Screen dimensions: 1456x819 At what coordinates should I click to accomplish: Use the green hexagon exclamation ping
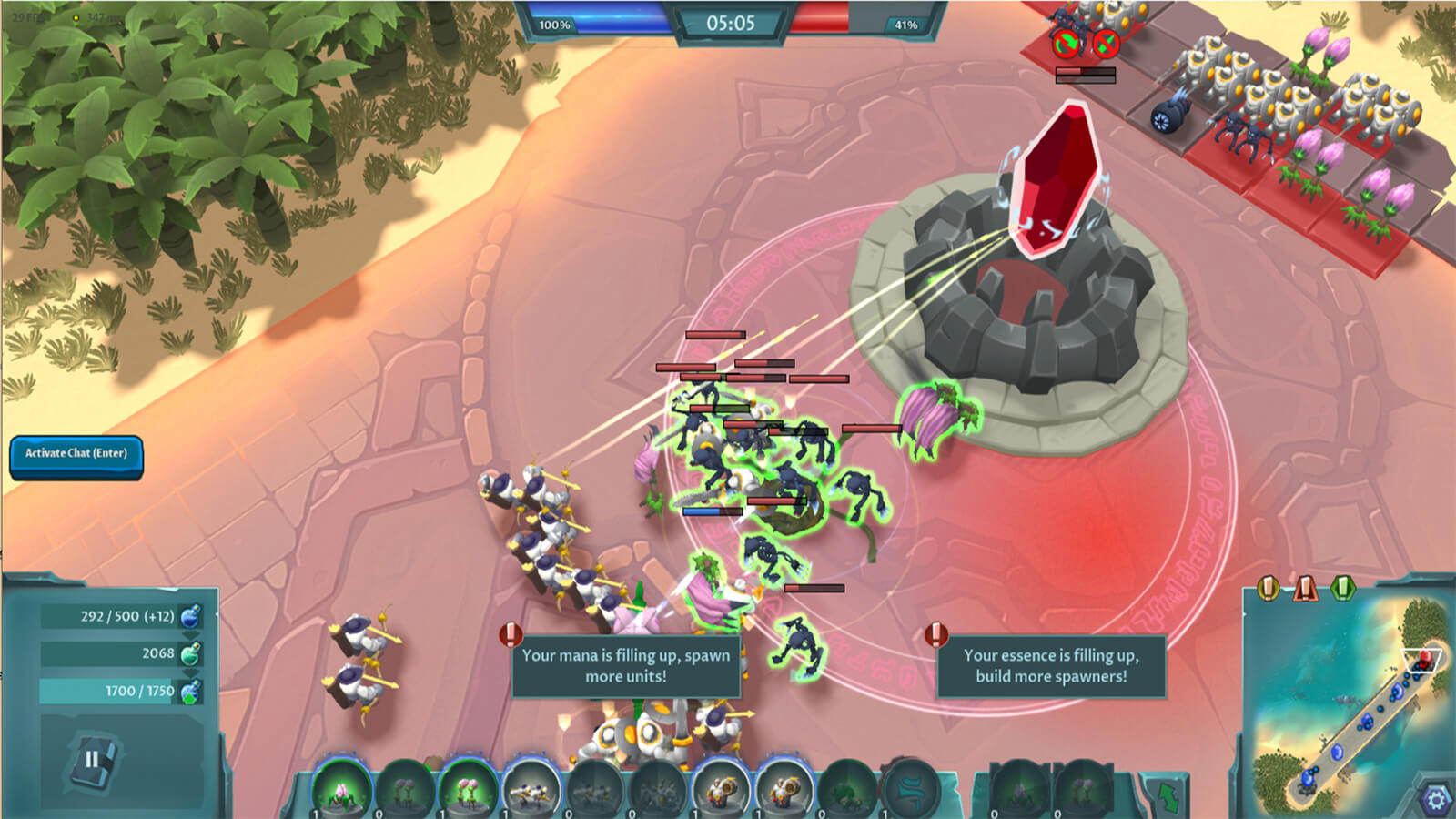pyautogui.click(x=1342, y=589)
